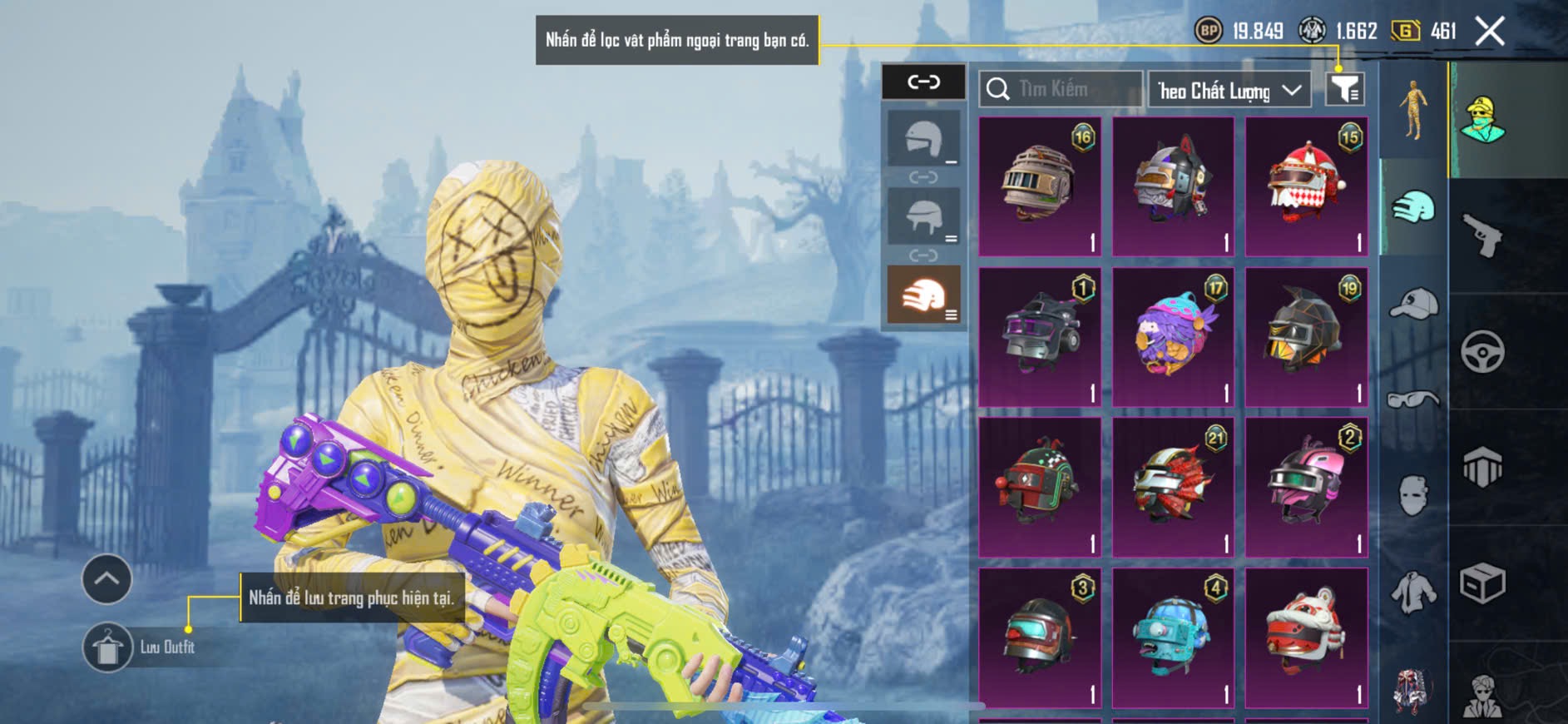Image resolution: width=1568 pixels, height=724 pixels.
Task: Toggle the owned-items filter funnel icon
Action: click(x=1344, y=89)
